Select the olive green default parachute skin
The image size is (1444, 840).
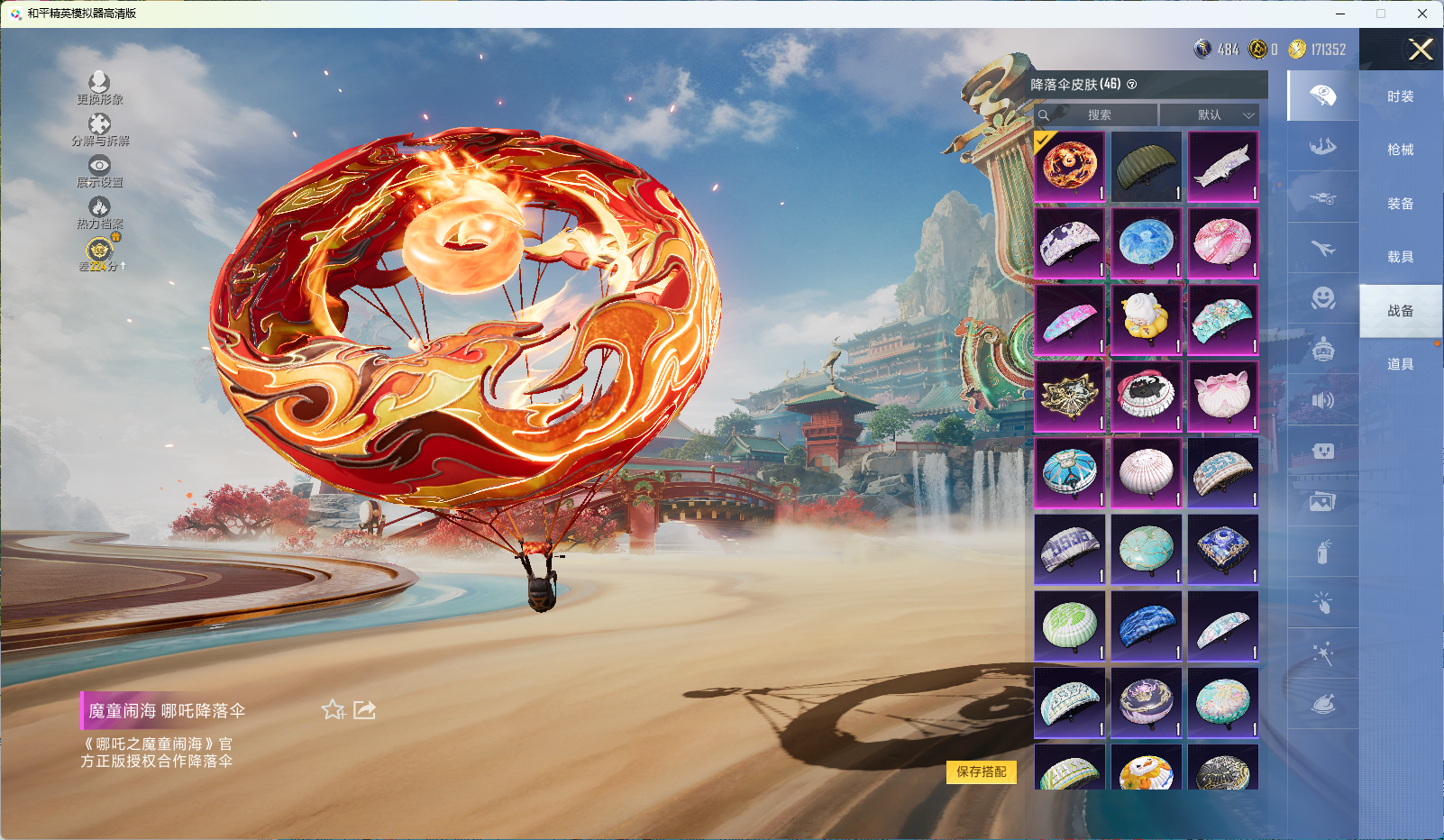[x=1146, y=167]
